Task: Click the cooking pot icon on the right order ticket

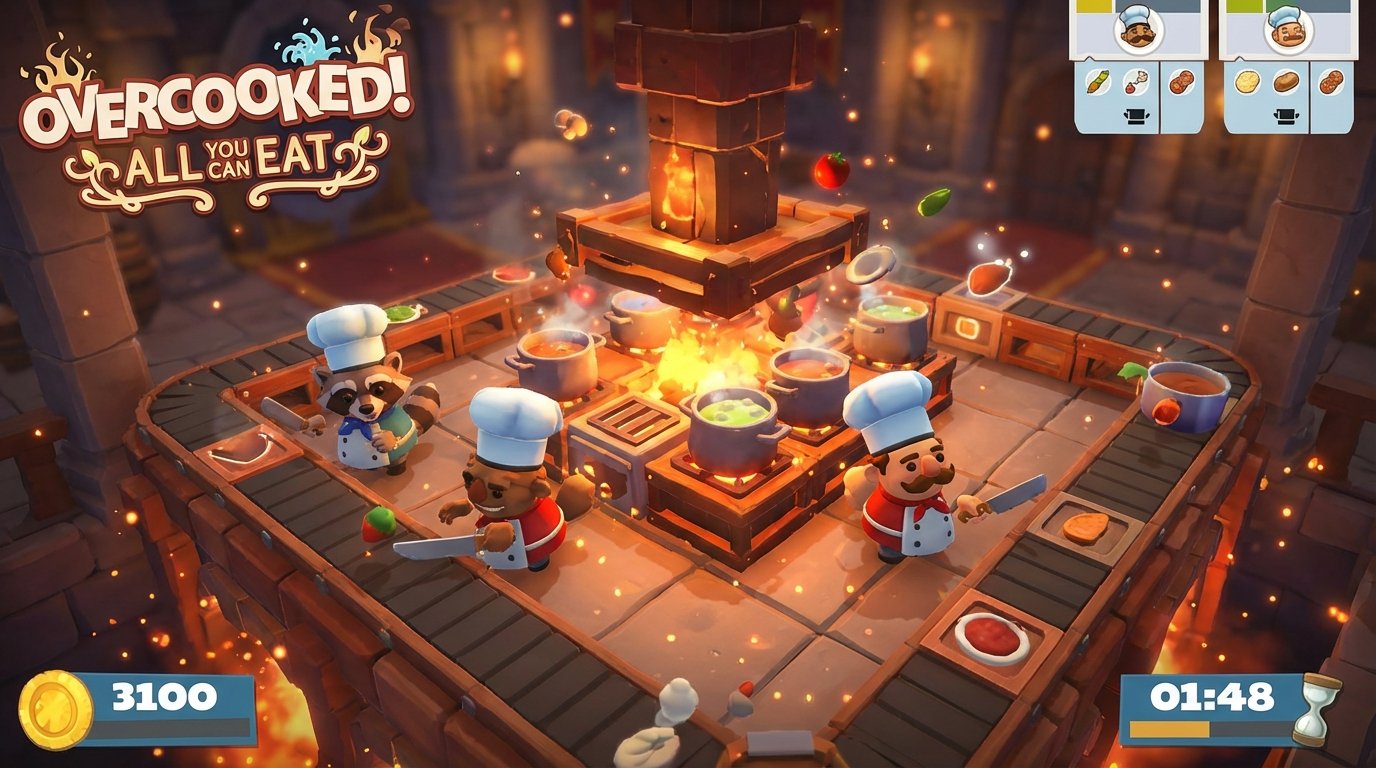Action: pyautogui.click(x=1285, y=115)
